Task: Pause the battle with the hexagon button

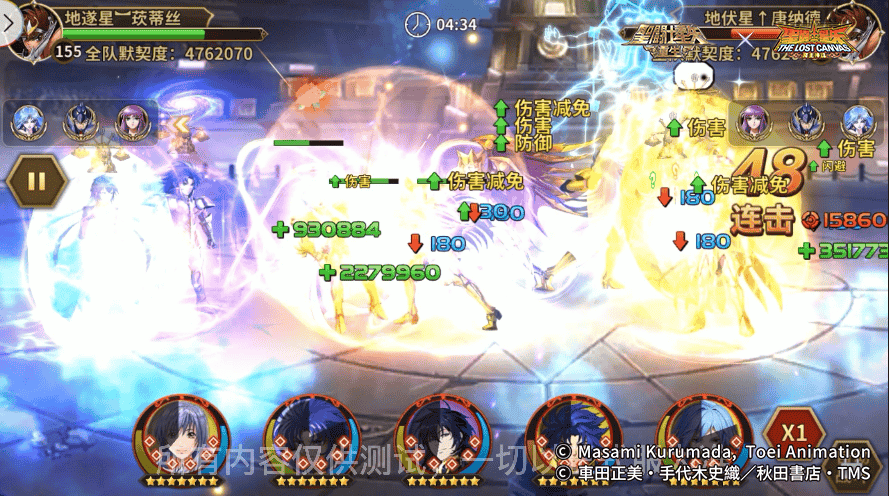Action: tap(36, 181)
